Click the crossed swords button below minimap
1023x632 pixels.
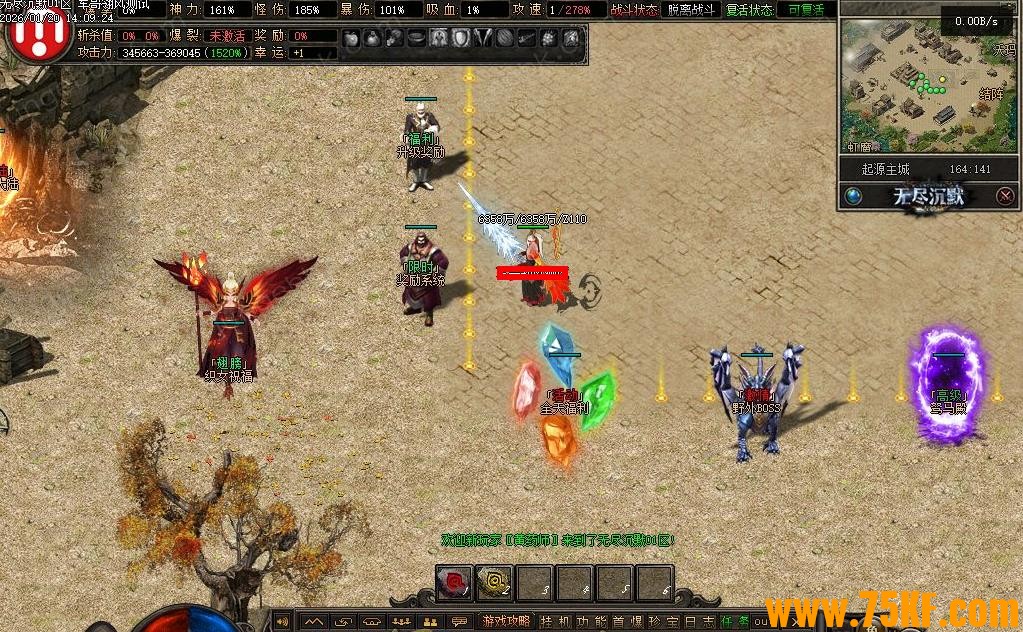pos(1005,196)
